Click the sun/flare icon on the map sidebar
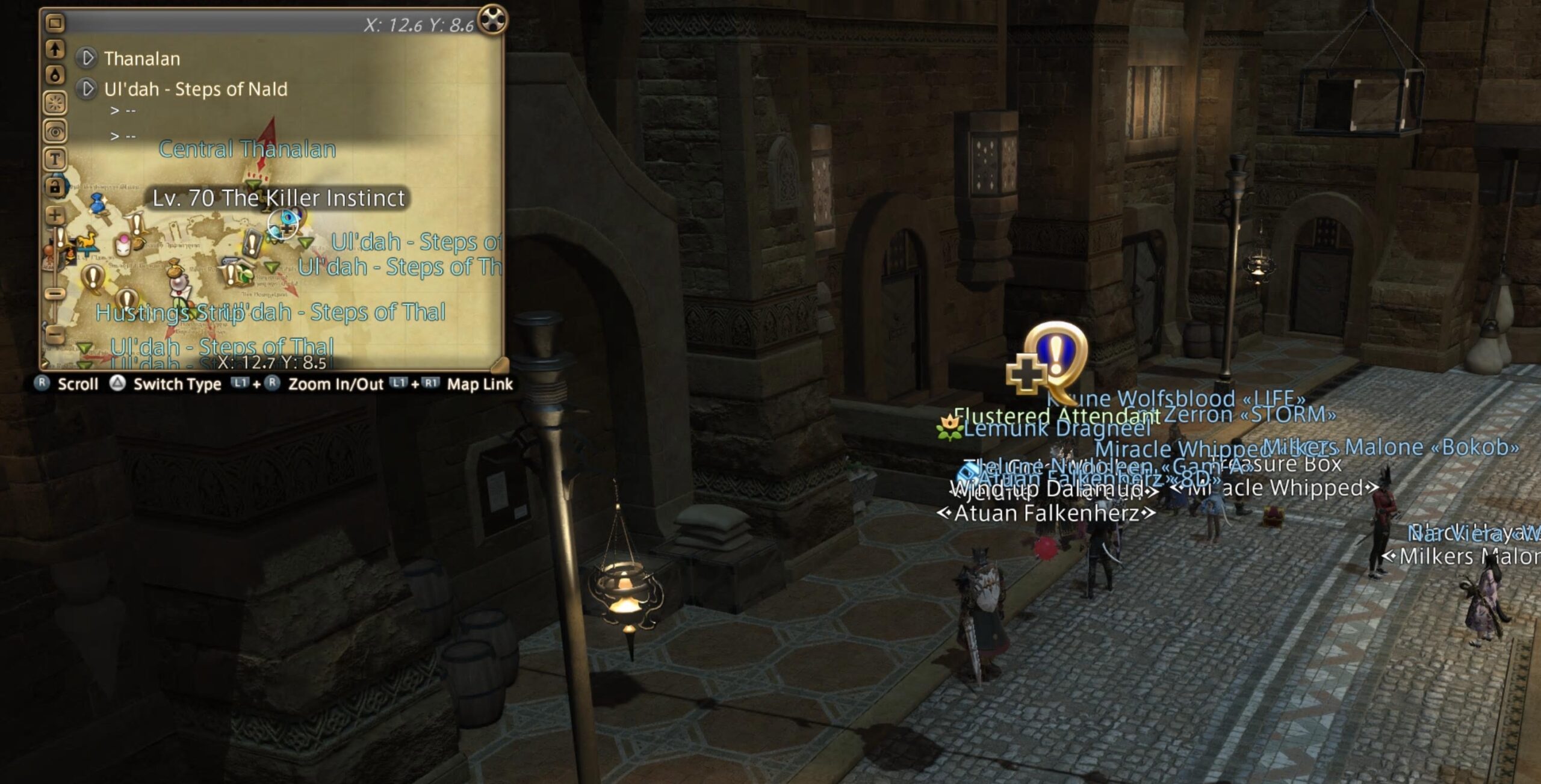 (x=54, y=100)
